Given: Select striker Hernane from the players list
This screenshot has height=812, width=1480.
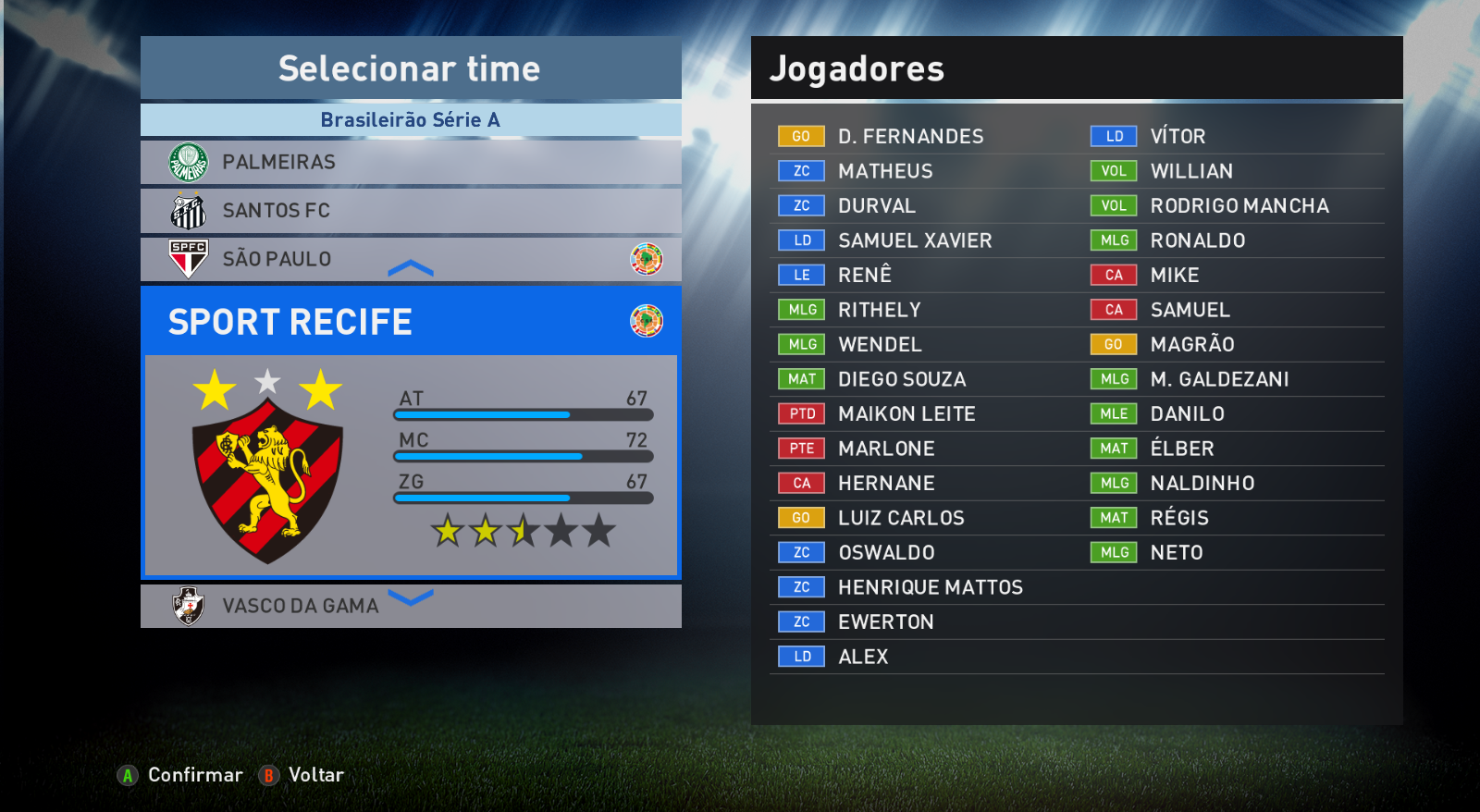Looking at the screenshot, I should (x=885, y=484).
